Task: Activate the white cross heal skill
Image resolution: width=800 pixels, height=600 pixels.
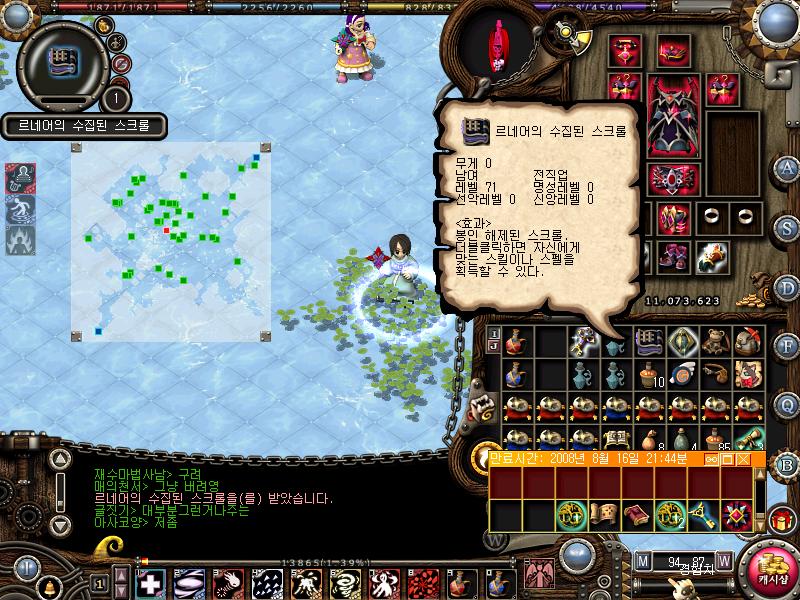Action: coord(151,582)
